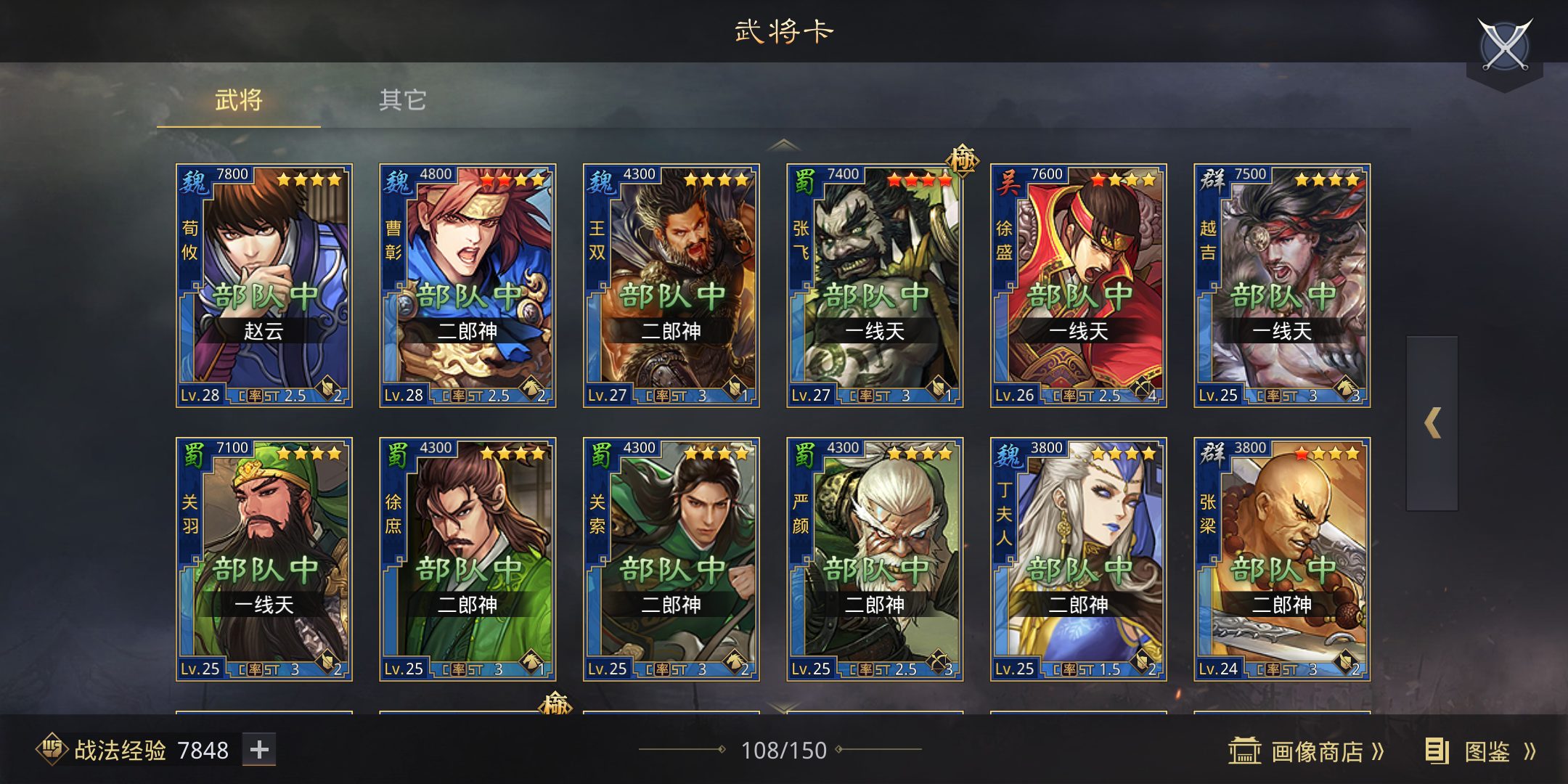The height and width of the screenshot is (784, 1568).
Task: Expand the side panel arrow
Action: [x=1432, y=423]
